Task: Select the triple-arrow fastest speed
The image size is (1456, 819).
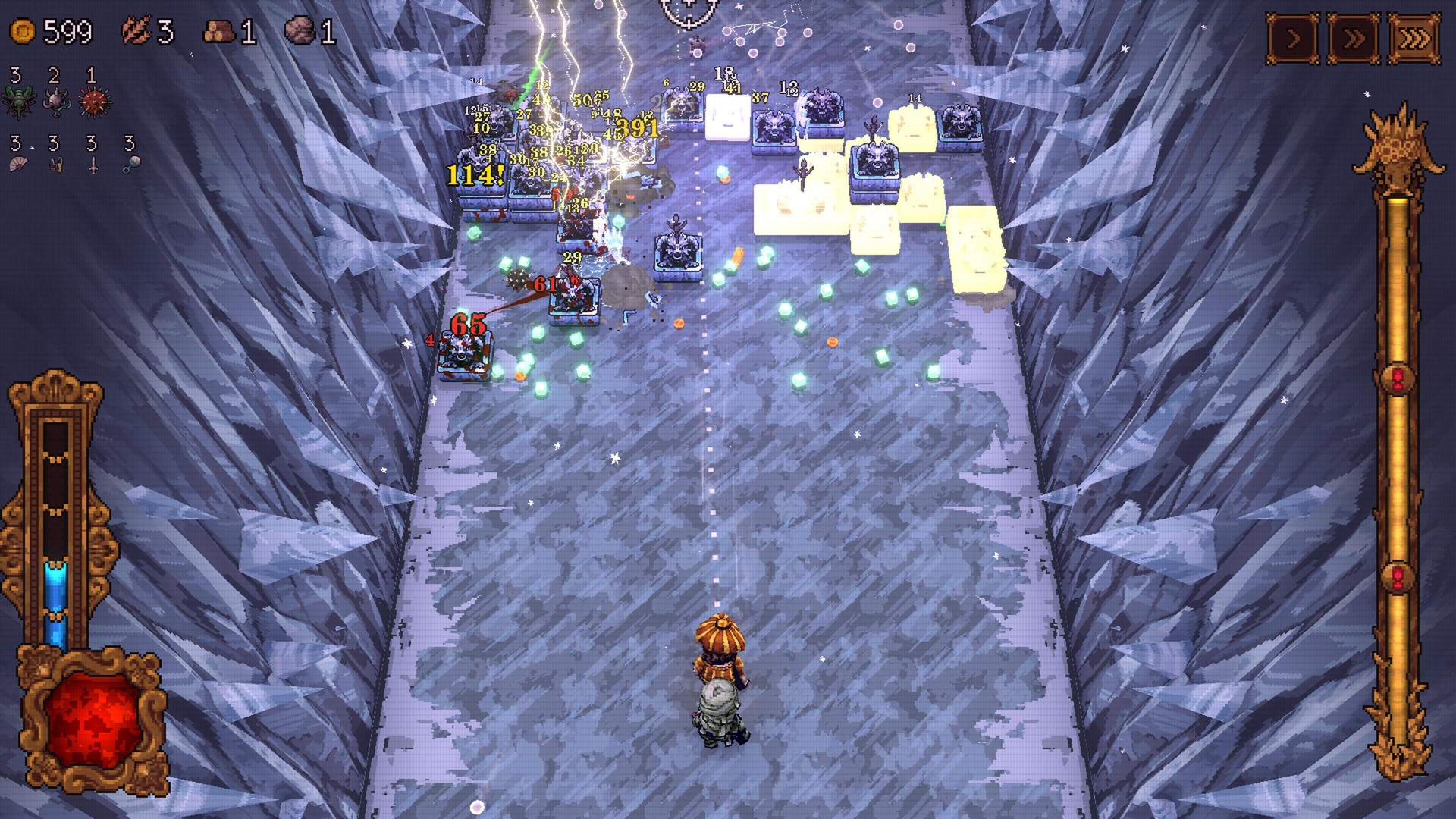Action: click(x=1414, y=39)
